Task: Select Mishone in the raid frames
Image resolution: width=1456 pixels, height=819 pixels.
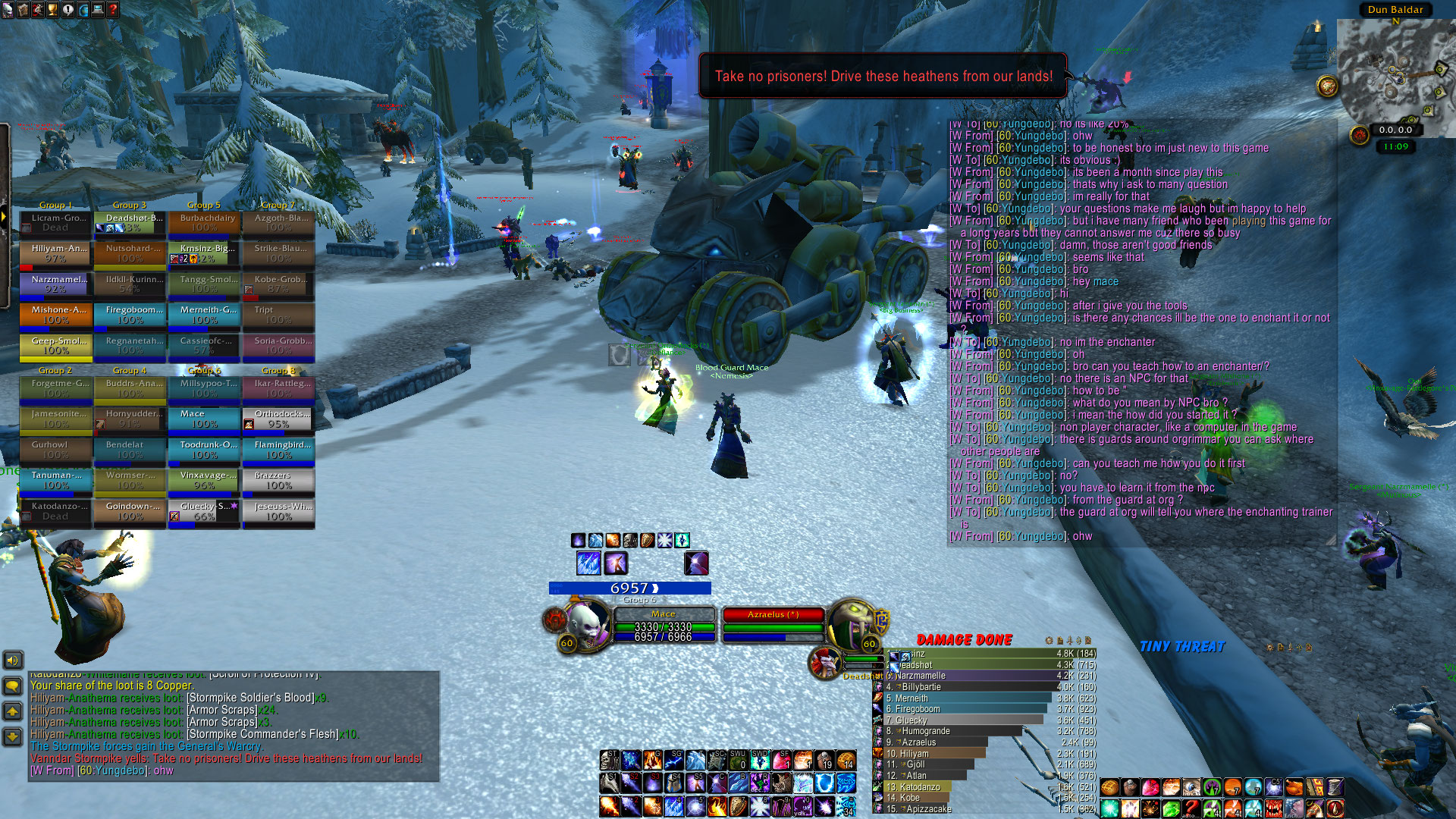Action: pyautogui.click(x=55, y=315)
